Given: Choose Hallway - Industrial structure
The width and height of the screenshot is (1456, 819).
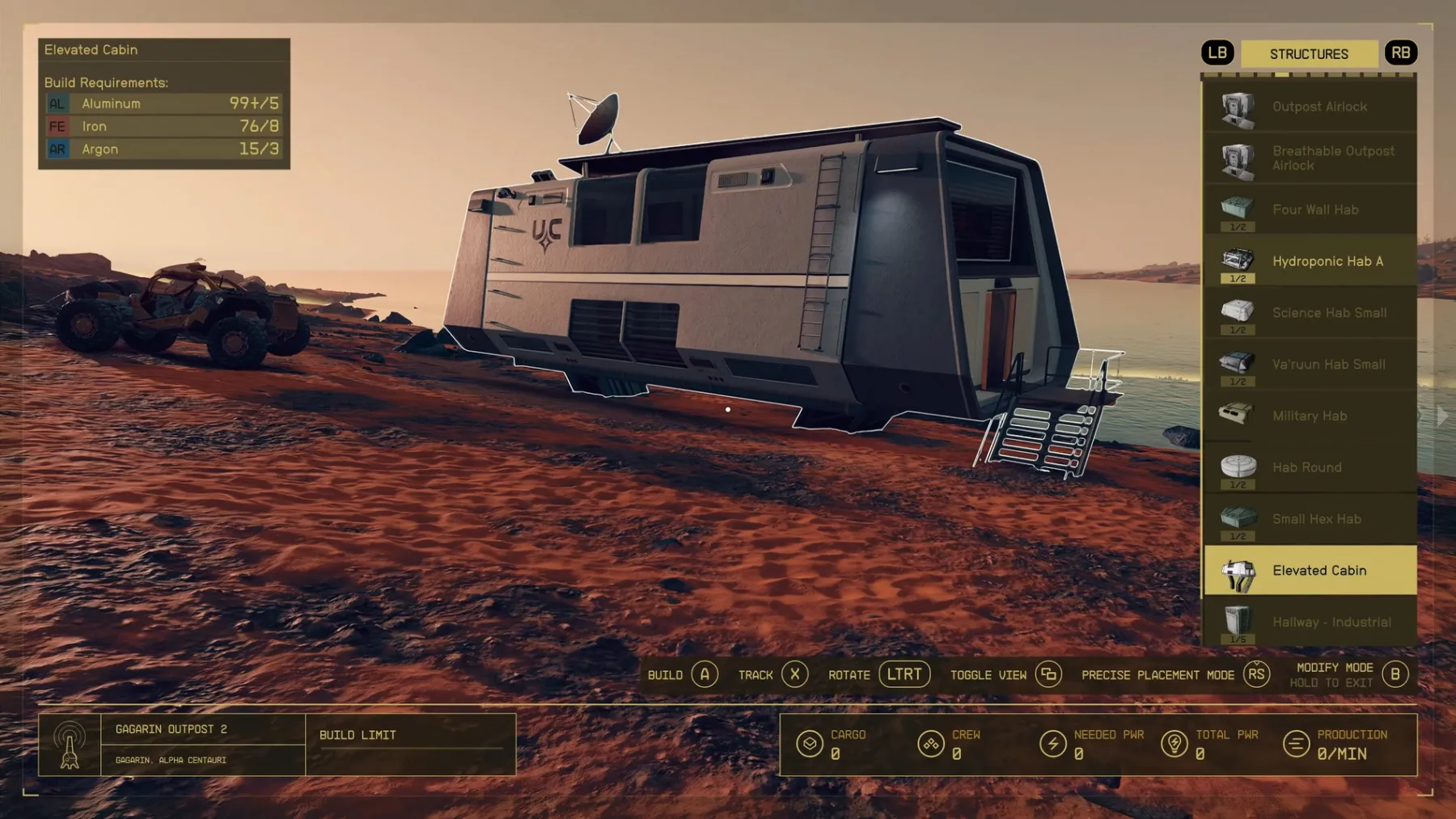Looking at the screenshot, I should pos(1310,623).
